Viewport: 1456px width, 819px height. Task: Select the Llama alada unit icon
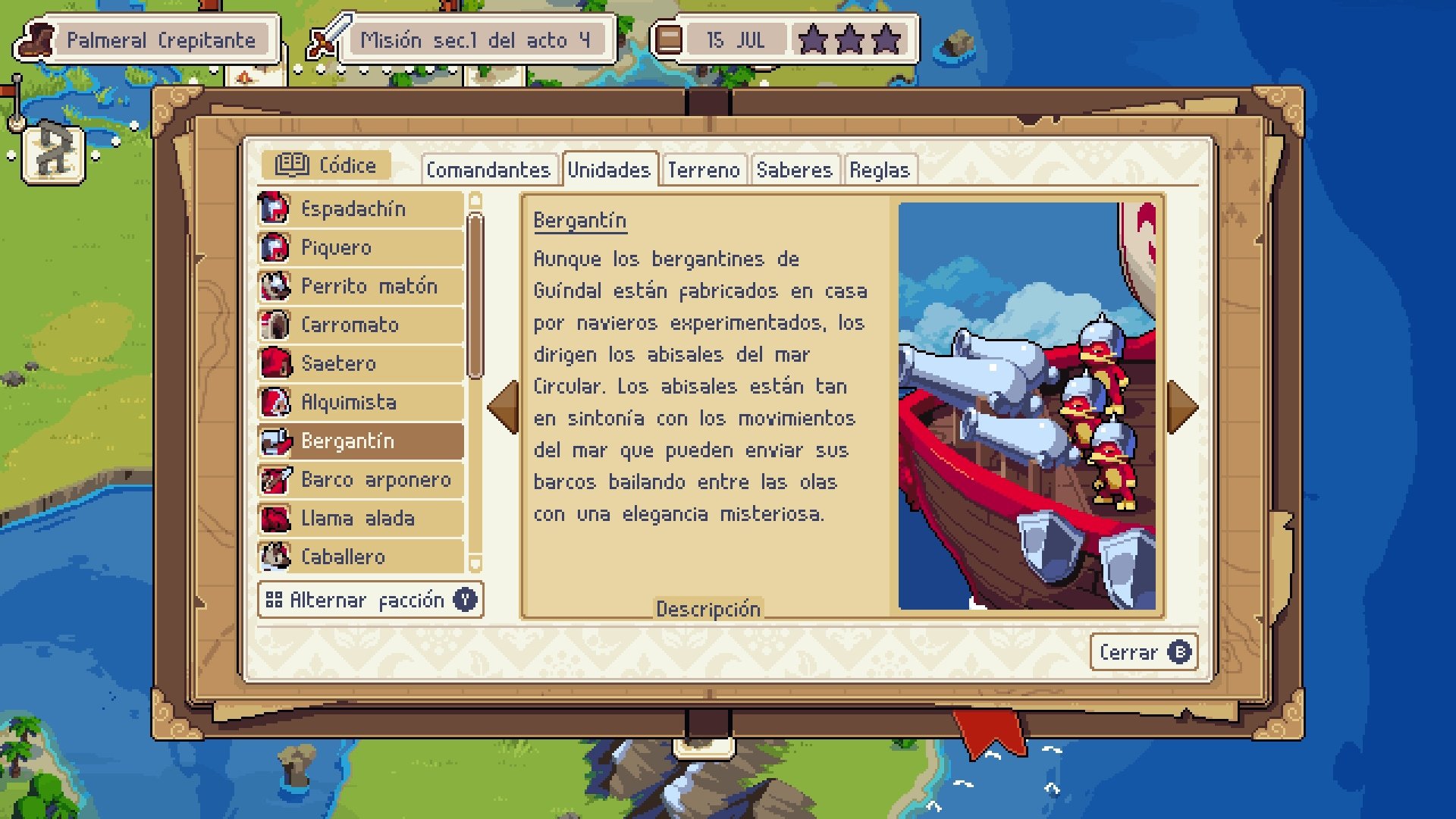pyautogui.click(x=276, y=518)
